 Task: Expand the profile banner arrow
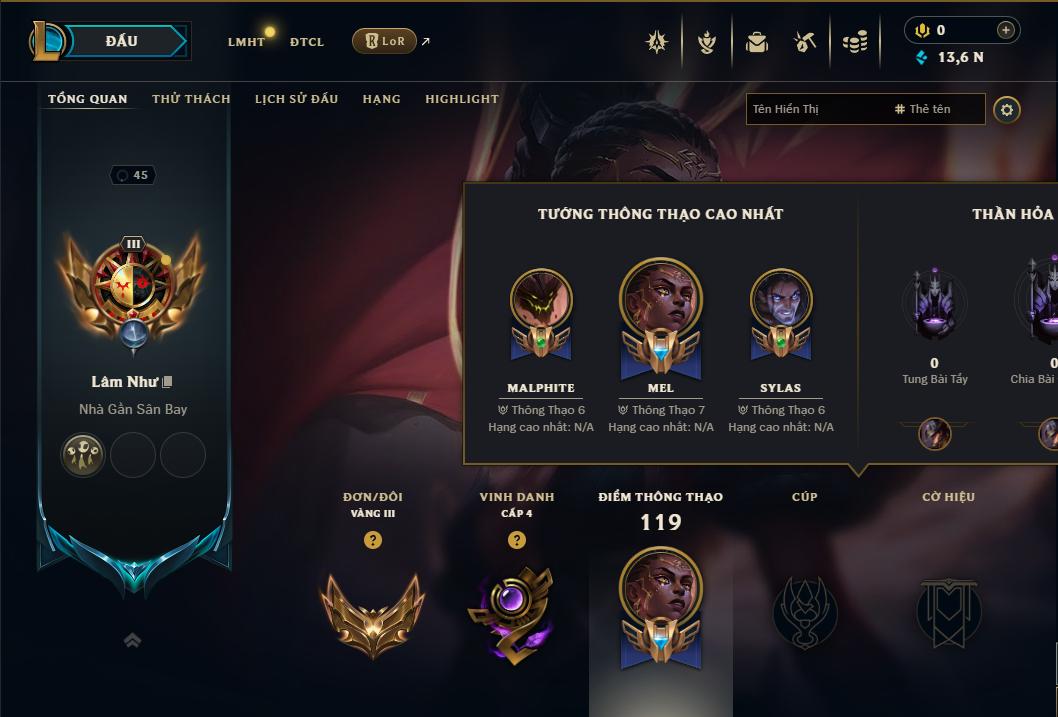(132, 641)
